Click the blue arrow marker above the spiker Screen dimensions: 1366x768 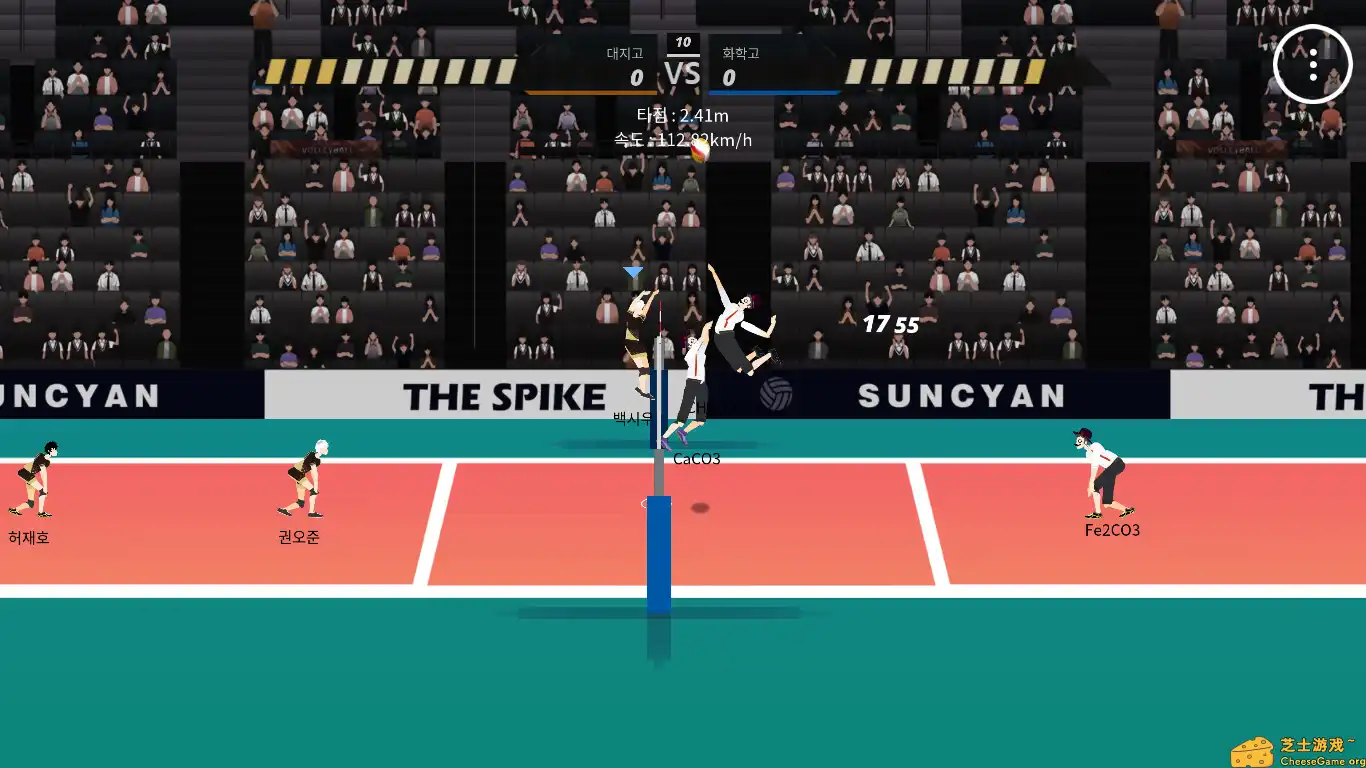click(631, 271)
